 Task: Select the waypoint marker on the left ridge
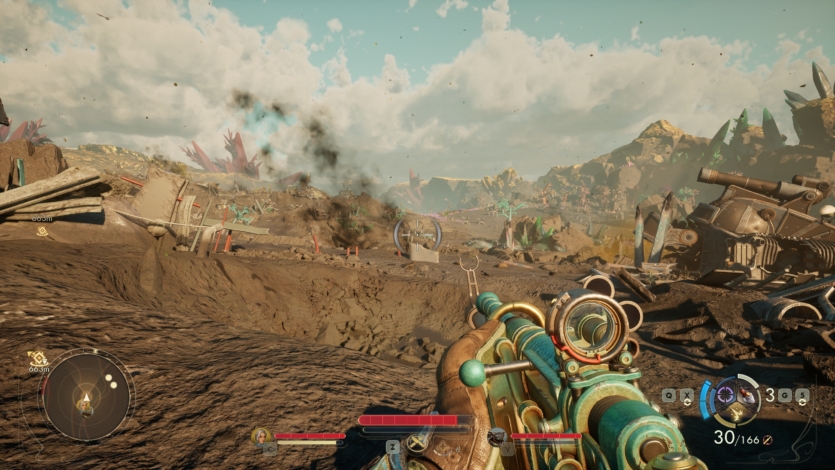click(42, 230)
